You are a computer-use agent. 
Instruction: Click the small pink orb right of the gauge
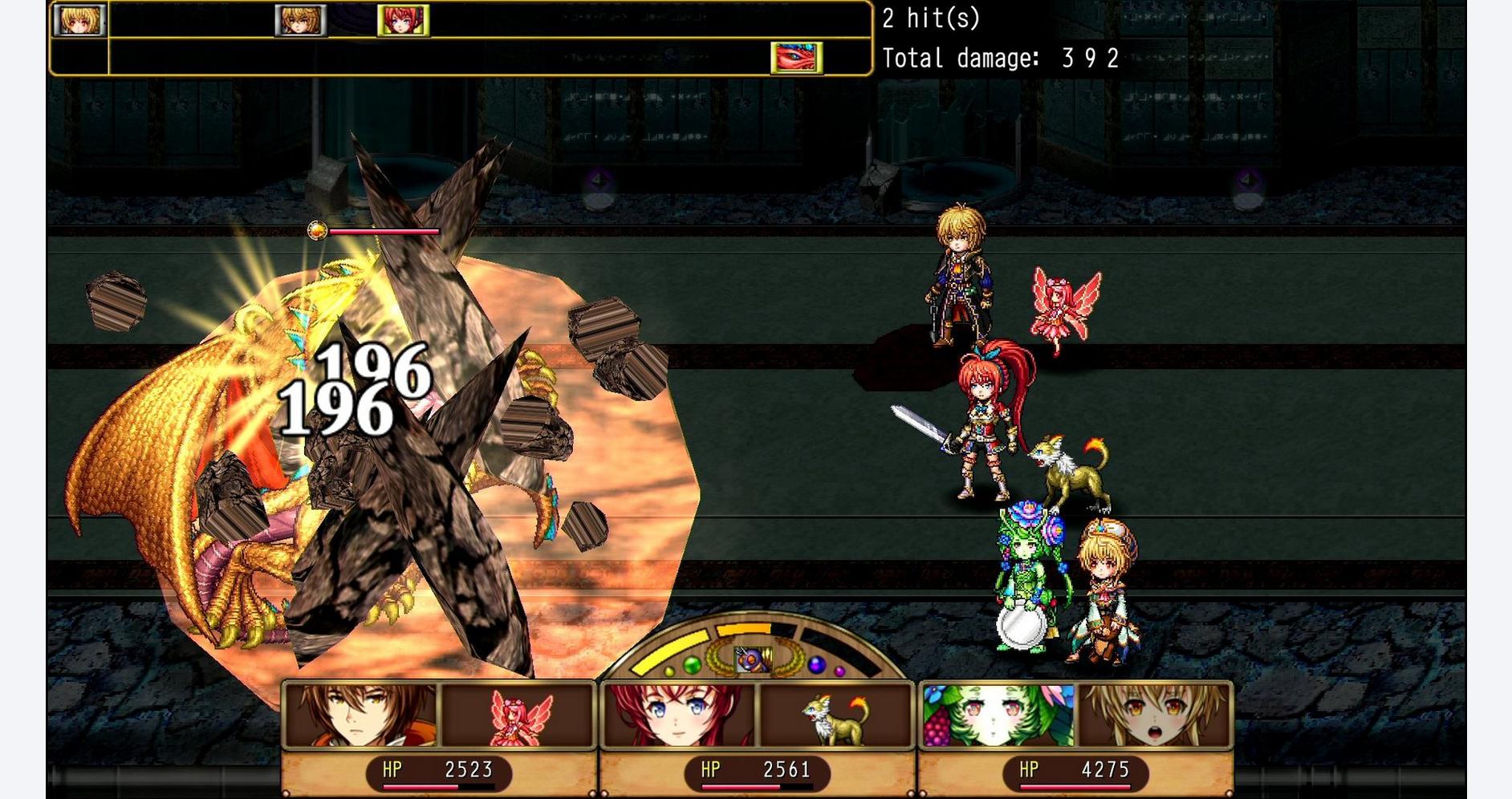tap(839, 671)
